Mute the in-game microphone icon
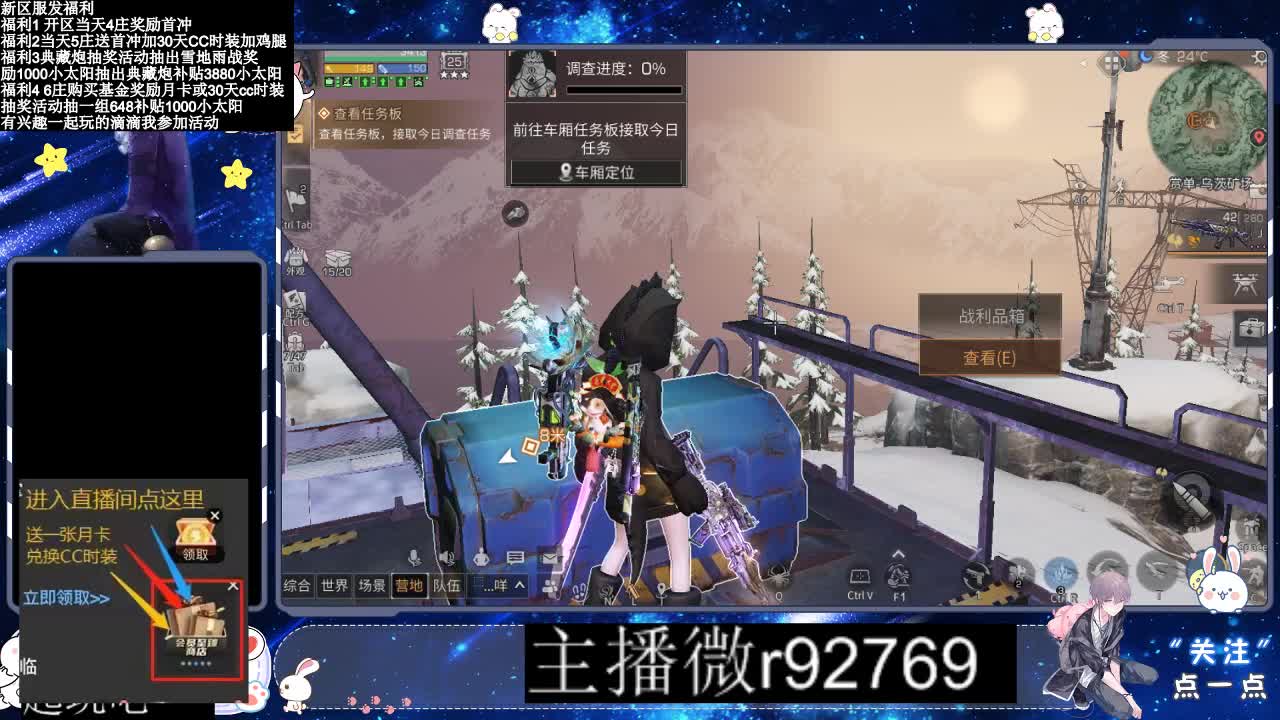 click(x=414, y=557)
